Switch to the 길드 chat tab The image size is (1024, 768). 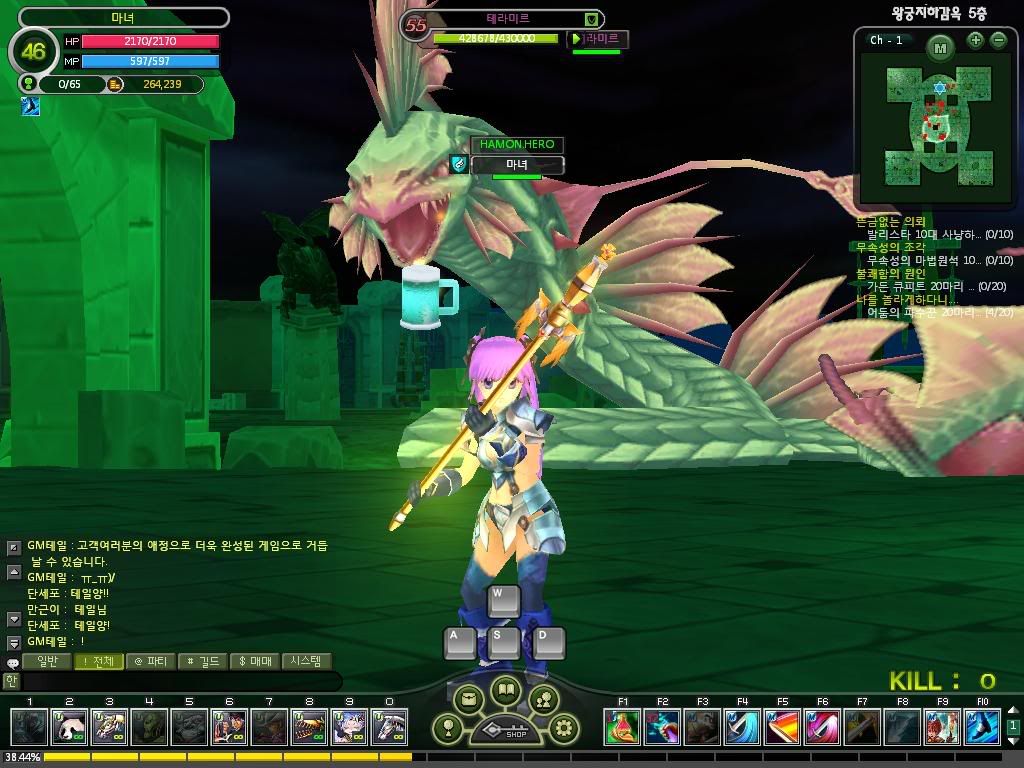click(x=203, y=661)
